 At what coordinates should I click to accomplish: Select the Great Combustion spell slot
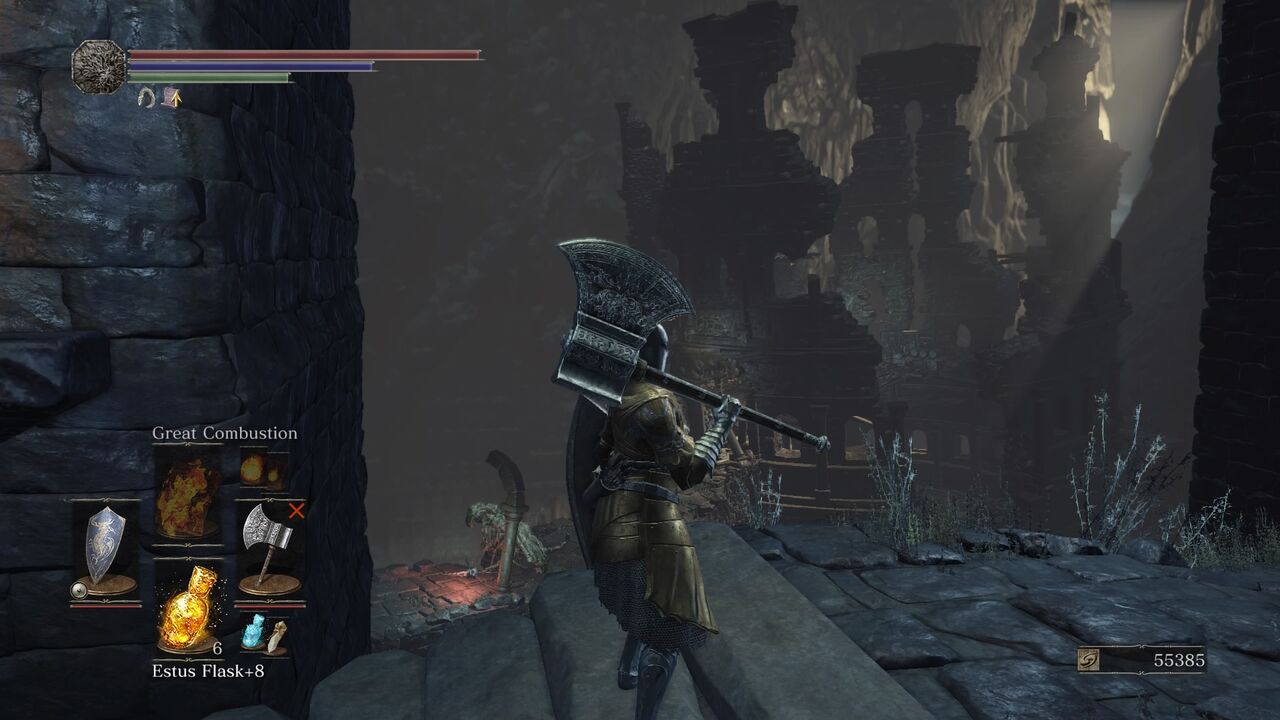(x=187, y=494)
